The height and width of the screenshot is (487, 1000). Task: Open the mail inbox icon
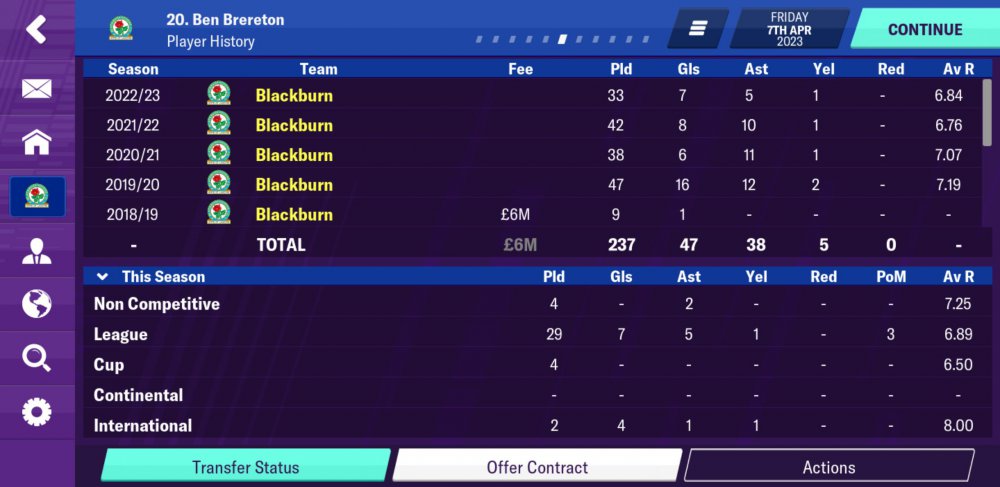(36, 89)
